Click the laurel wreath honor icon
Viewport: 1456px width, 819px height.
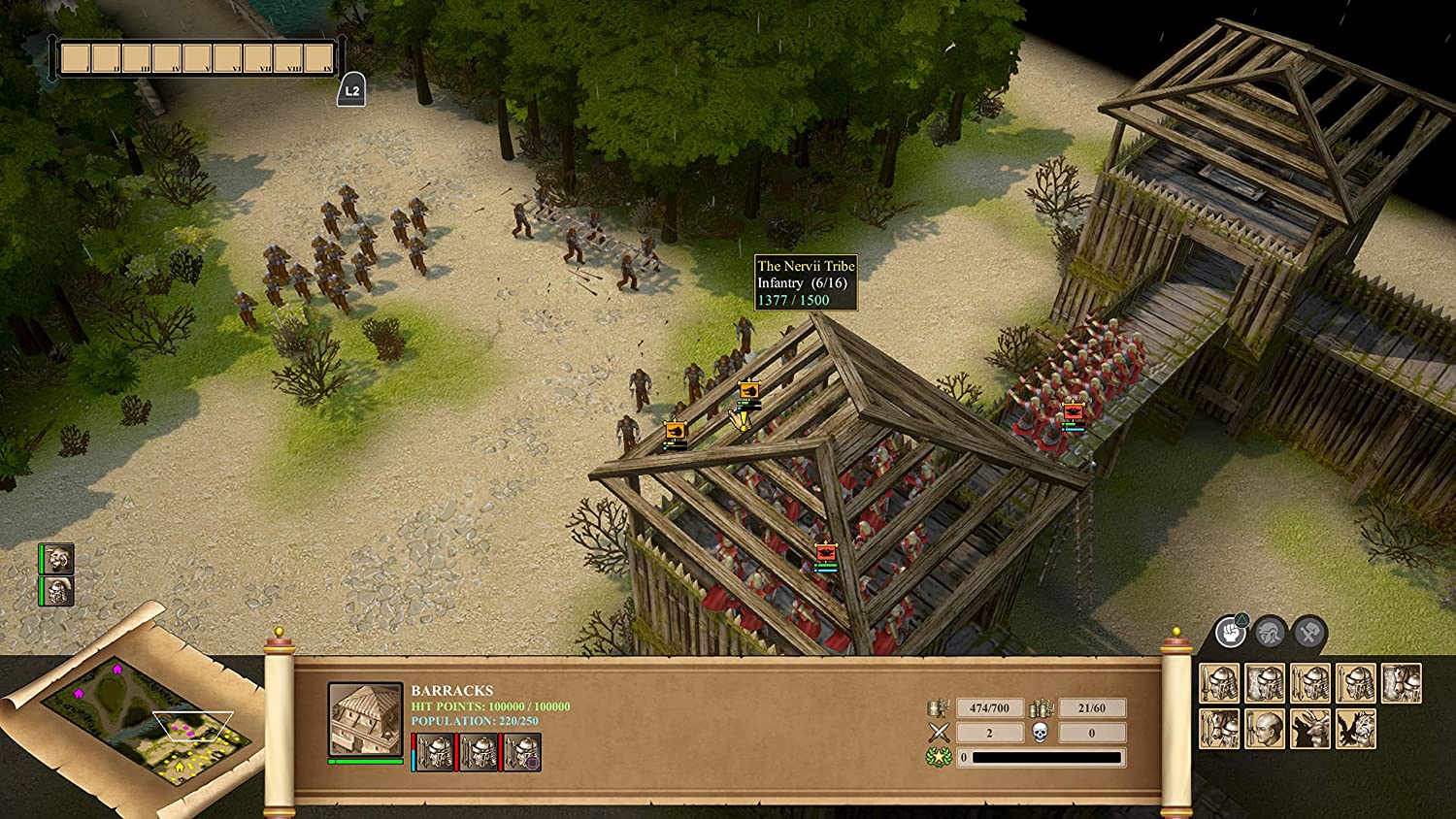[938, 757]
